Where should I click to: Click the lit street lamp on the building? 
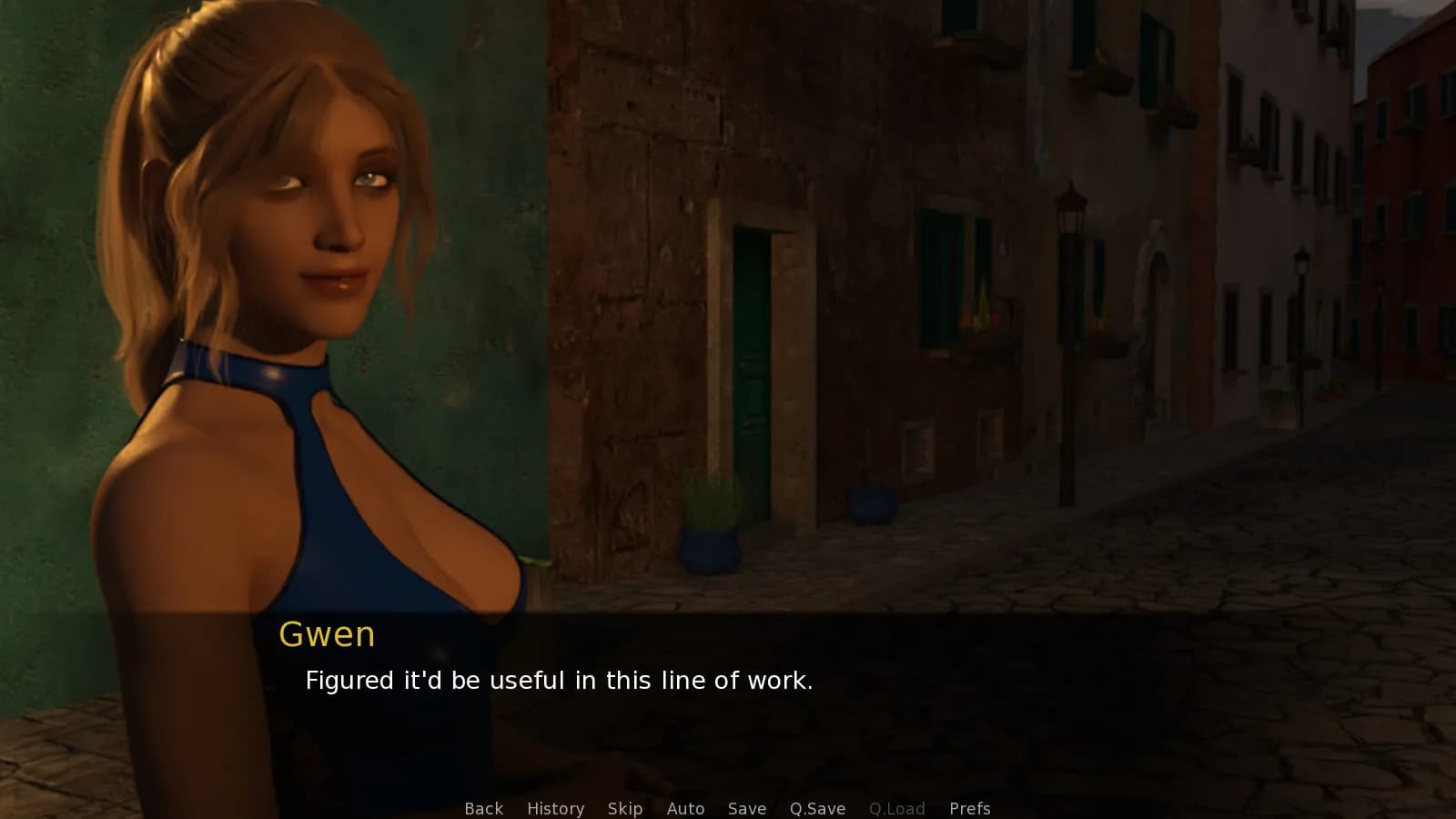[1070, 209]
